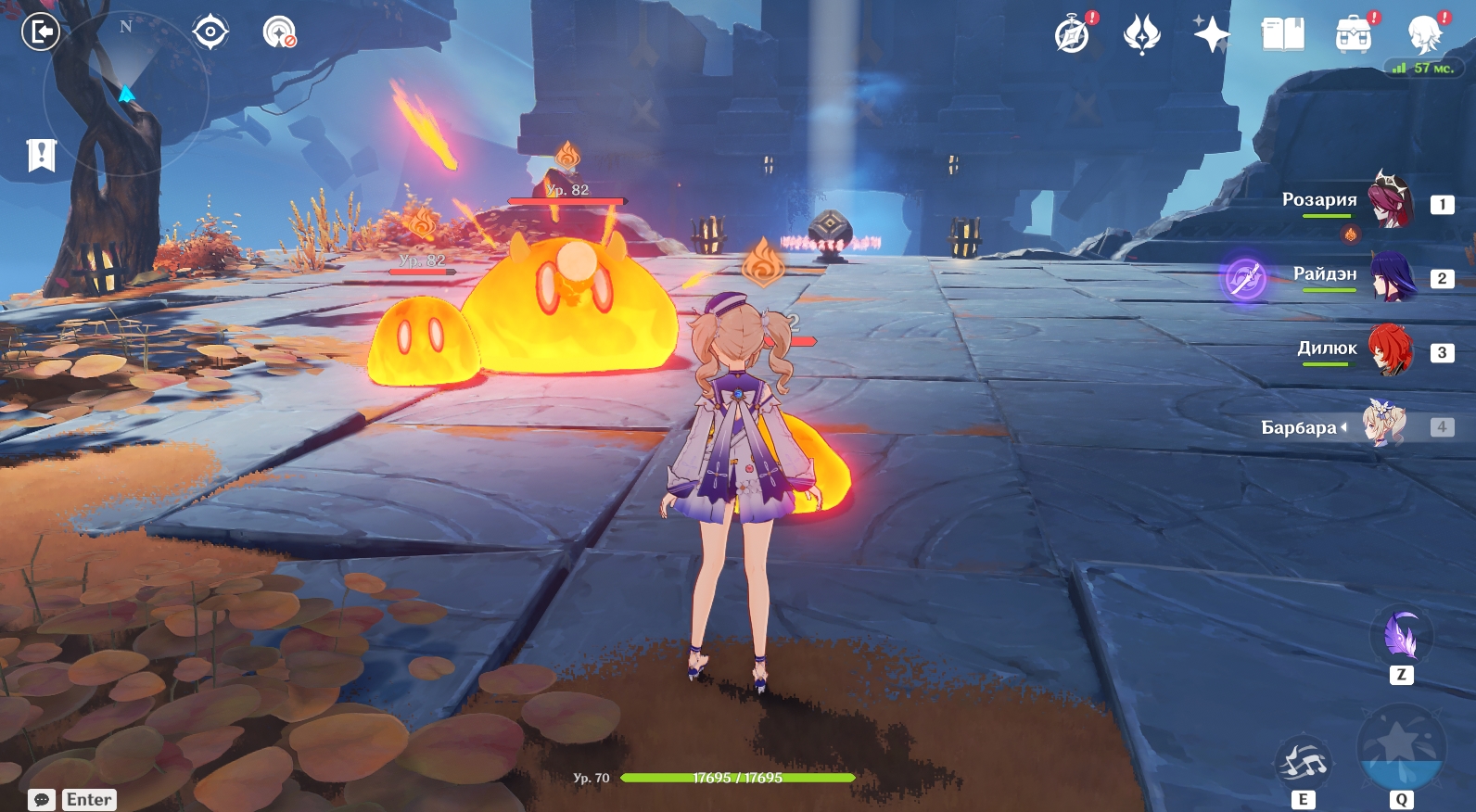Activate Barbara's elemental skill melody icon
1476x812 pixels.
click(1303, 763)
